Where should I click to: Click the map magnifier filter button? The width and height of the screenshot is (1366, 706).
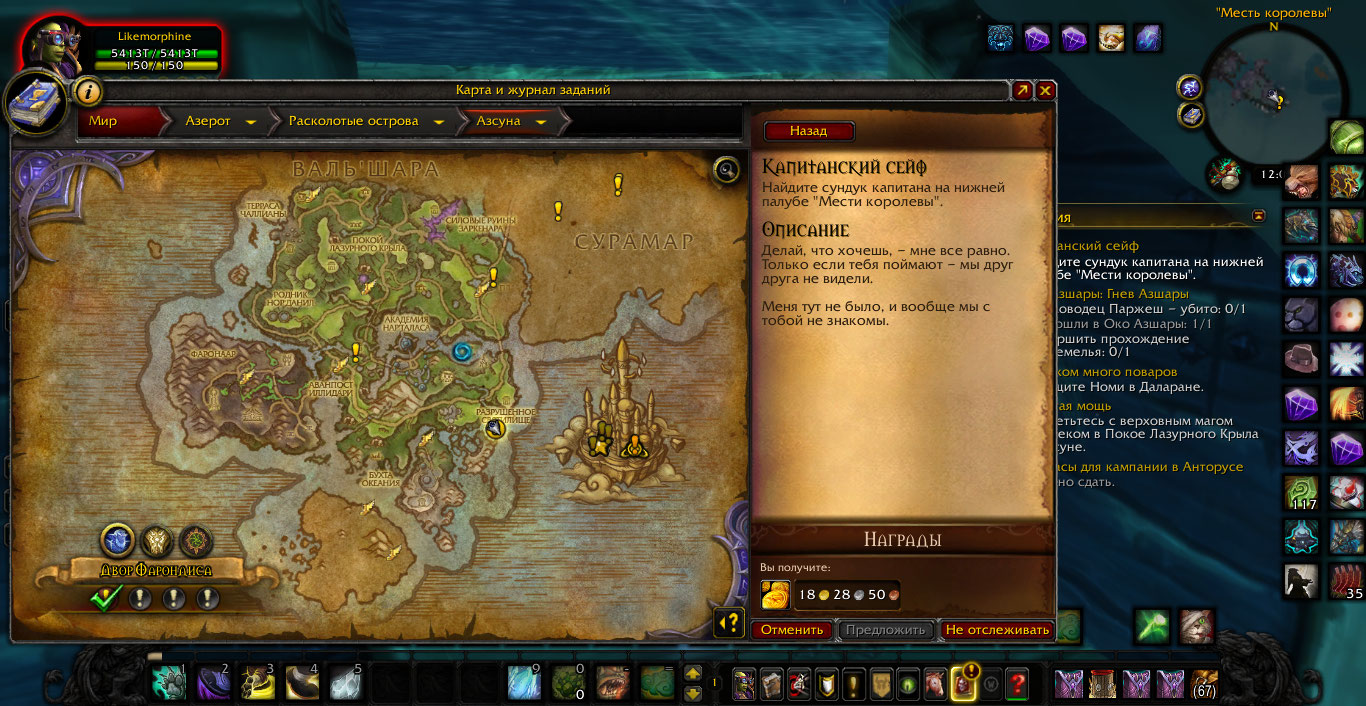727,169
